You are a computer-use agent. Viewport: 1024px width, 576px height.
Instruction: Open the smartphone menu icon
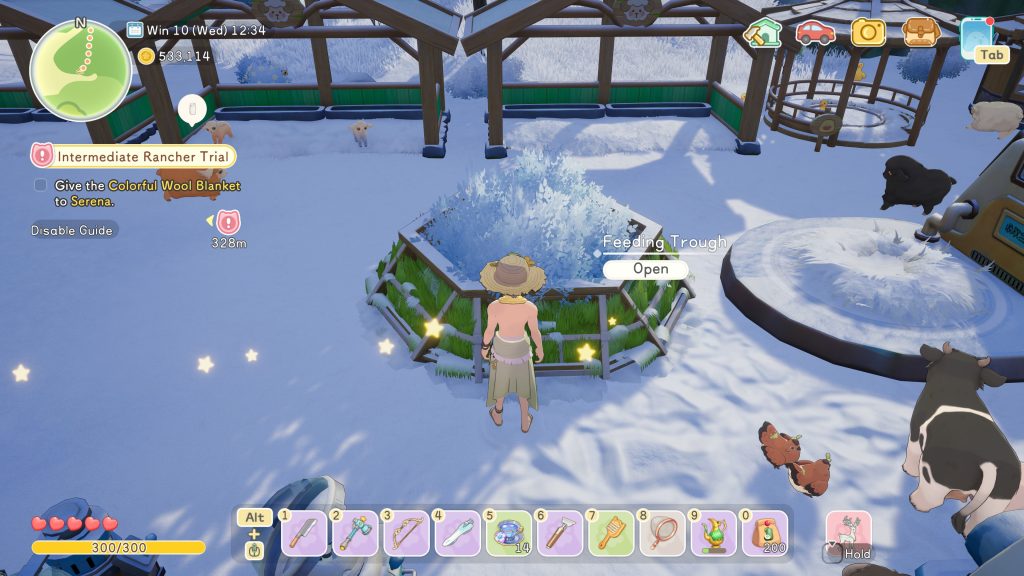[x=975, y=35]
